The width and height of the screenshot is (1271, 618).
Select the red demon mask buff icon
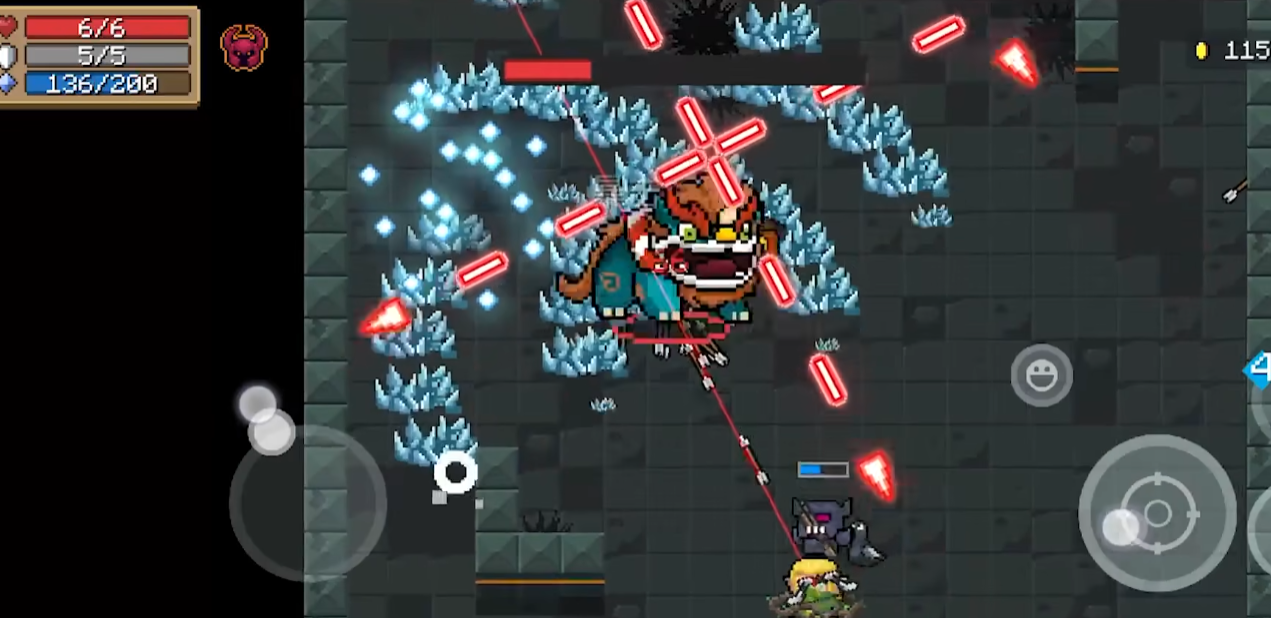(244, 47)
